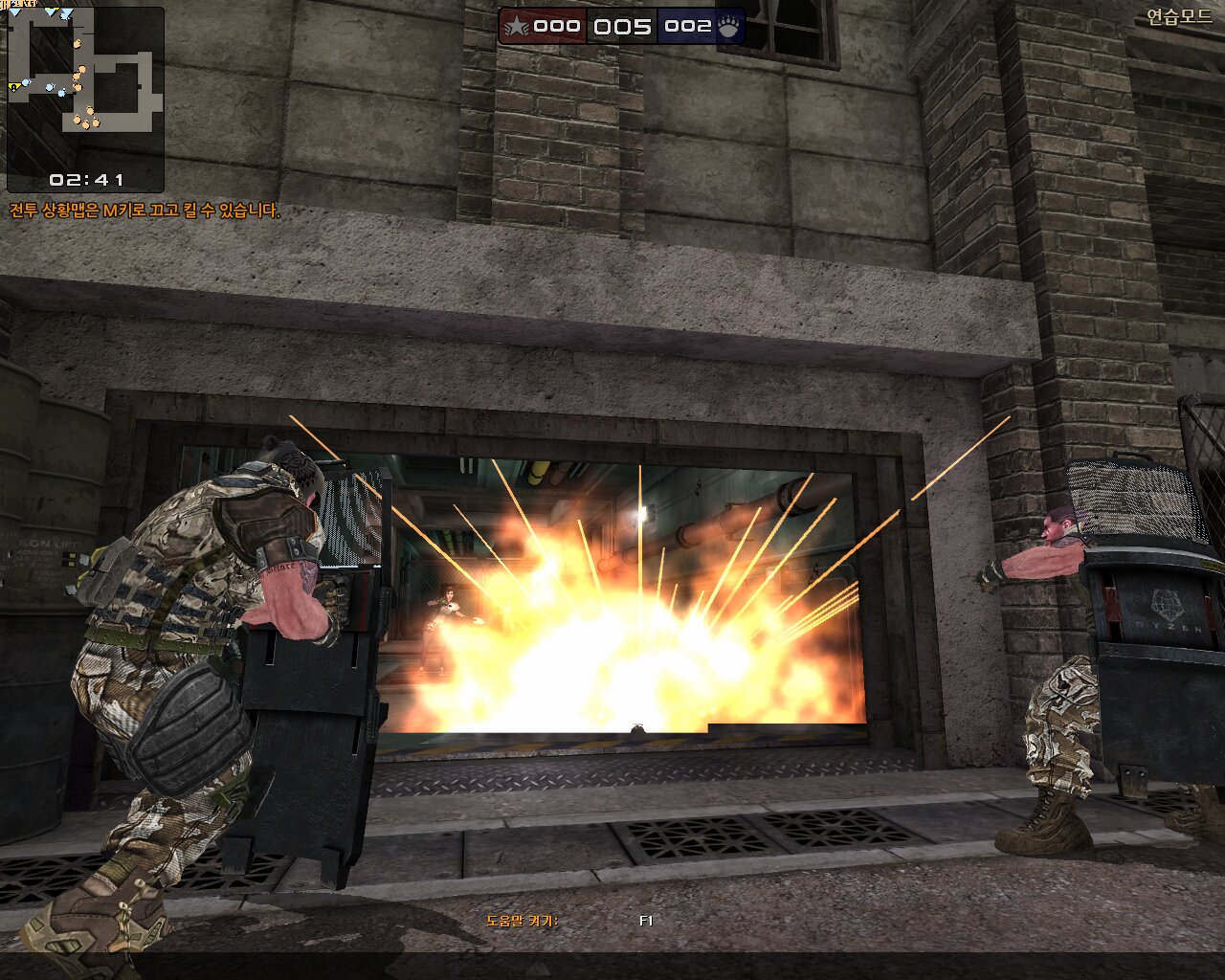Click the yellow exclamation marker on the minimap
This screenshot has height=980, width=1225.
tap(13, 86)
